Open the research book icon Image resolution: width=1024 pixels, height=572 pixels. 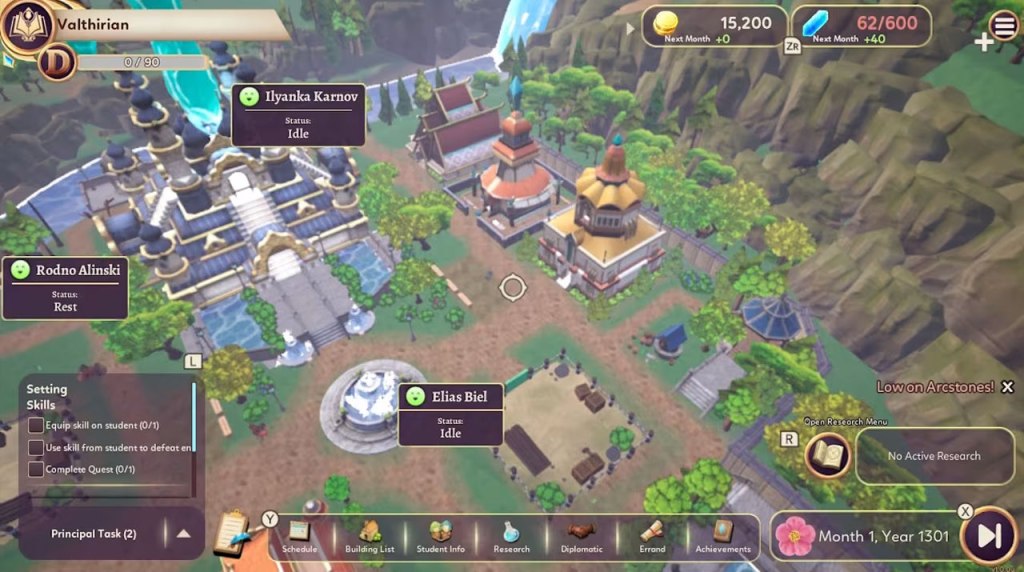point(828,455)
